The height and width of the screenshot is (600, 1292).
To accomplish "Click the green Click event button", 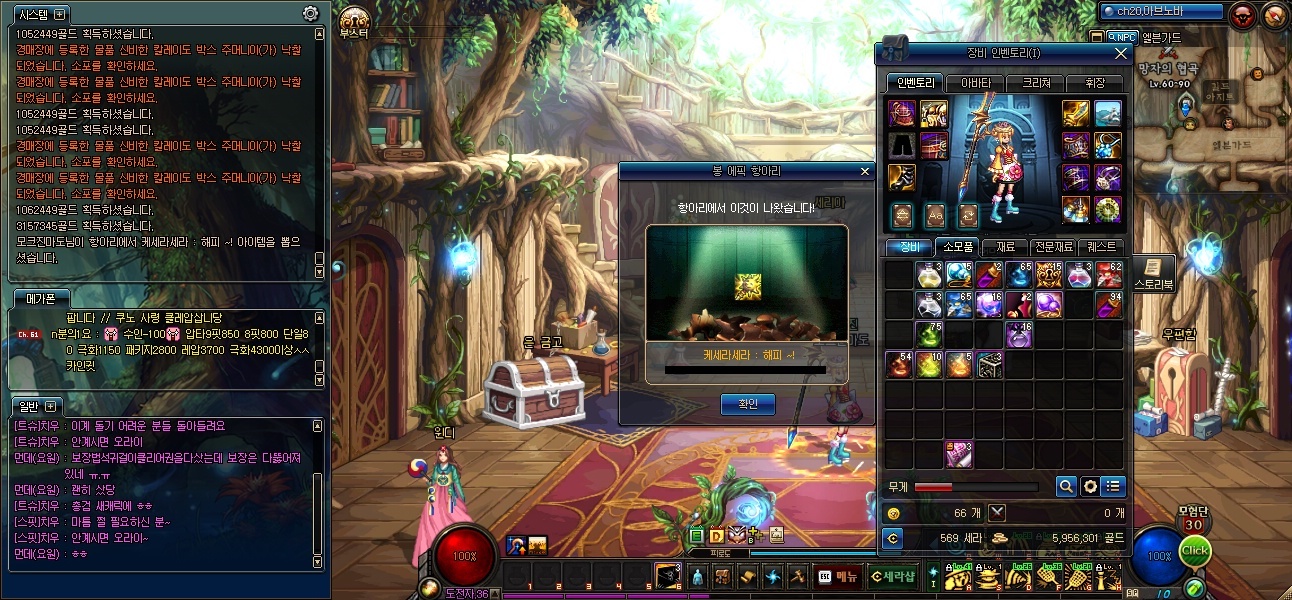I will click(x=1195, y=551).
